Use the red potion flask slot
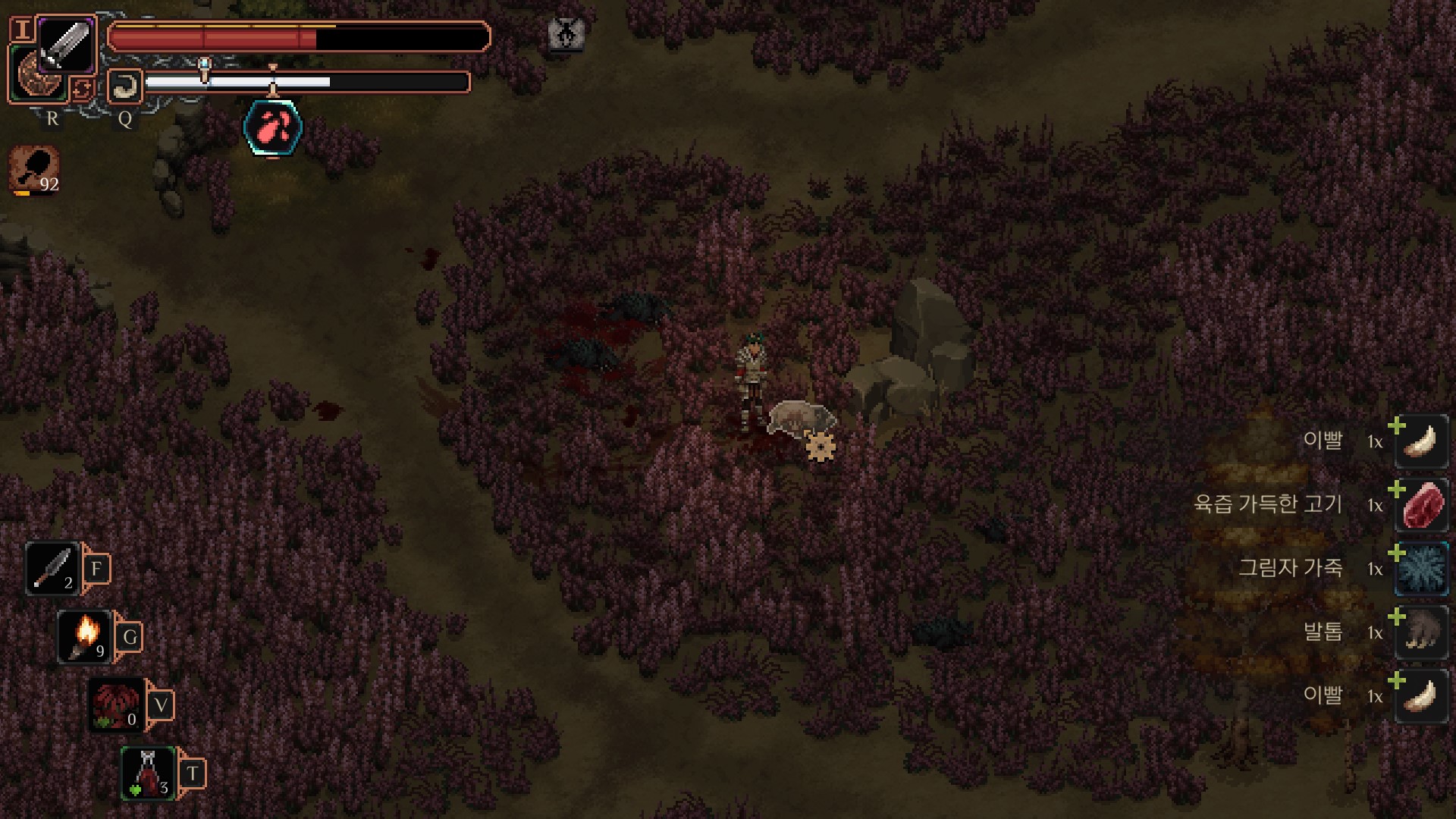 coord(149,773)
